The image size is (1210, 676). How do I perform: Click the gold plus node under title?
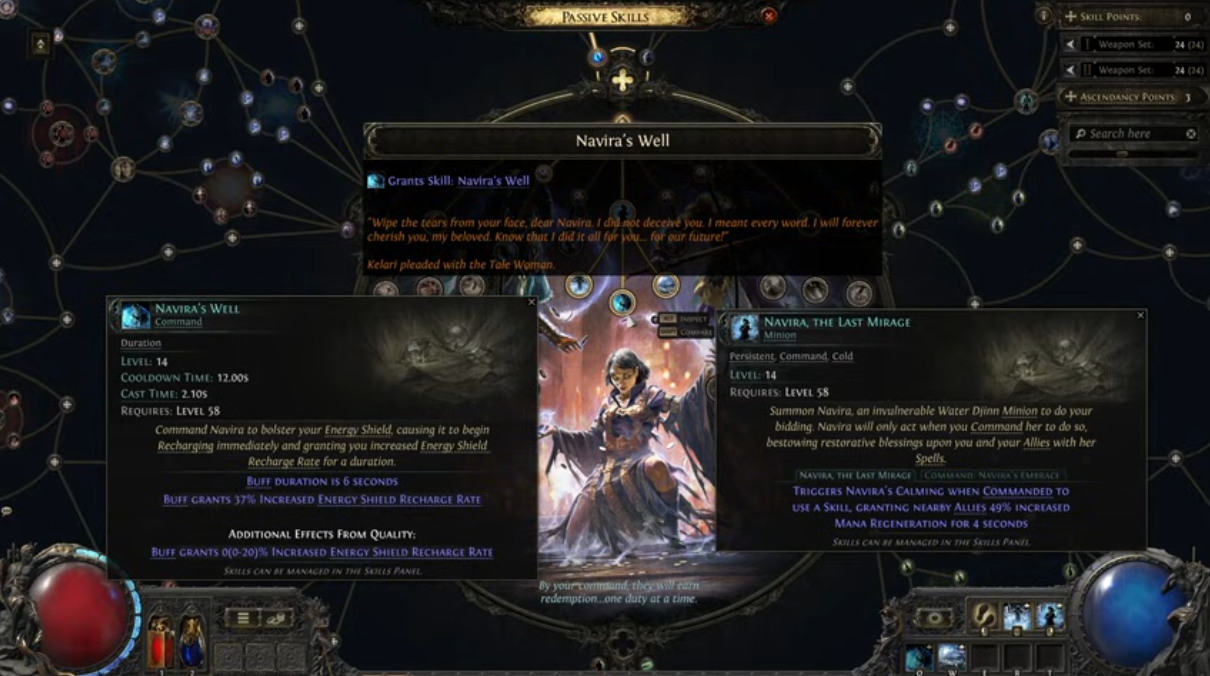click(x=622, y=82)
